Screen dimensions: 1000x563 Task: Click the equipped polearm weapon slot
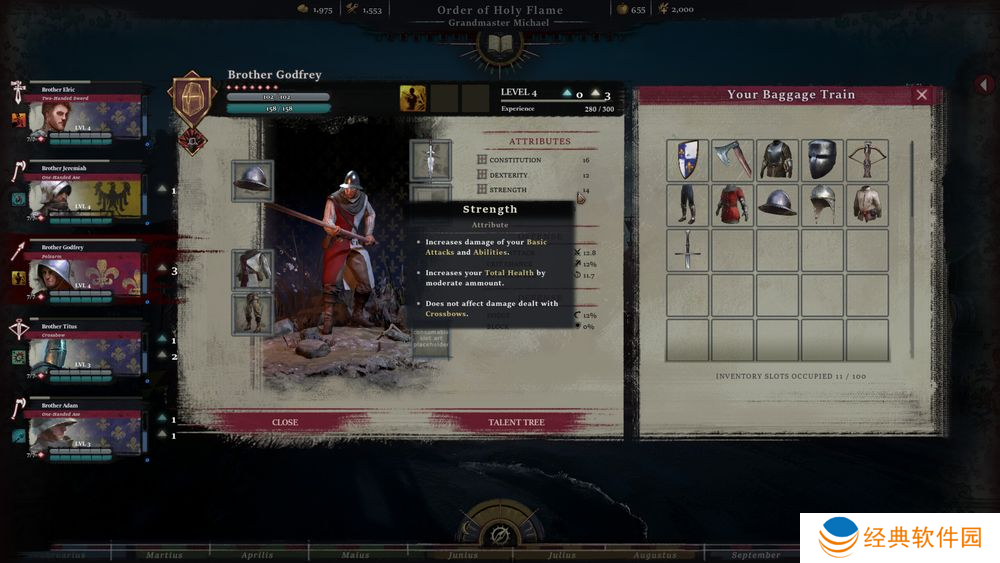click(x=430, y=160)
